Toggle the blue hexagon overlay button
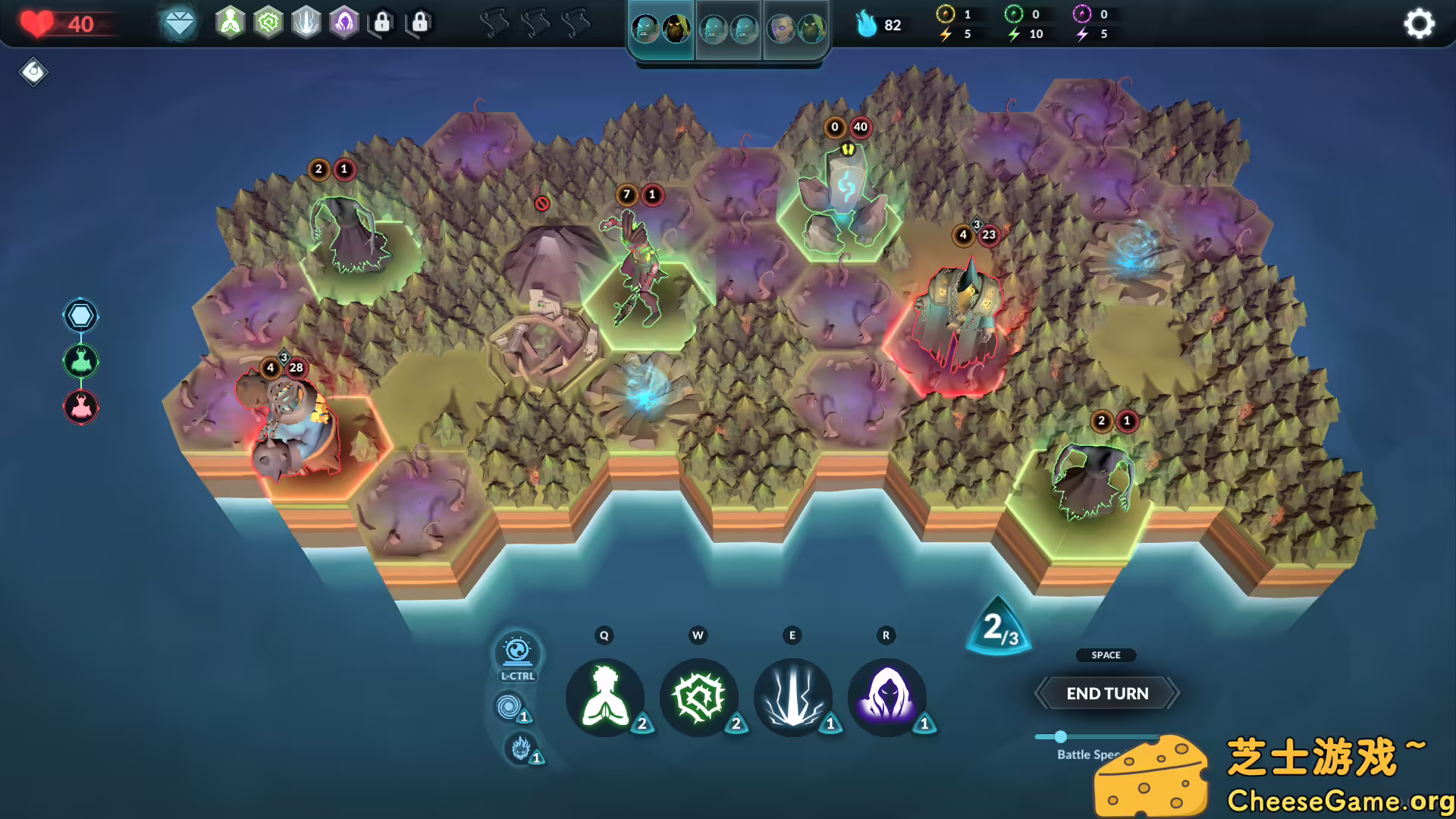This screenshot has width=1456, height=819. (x=80, y=315)
